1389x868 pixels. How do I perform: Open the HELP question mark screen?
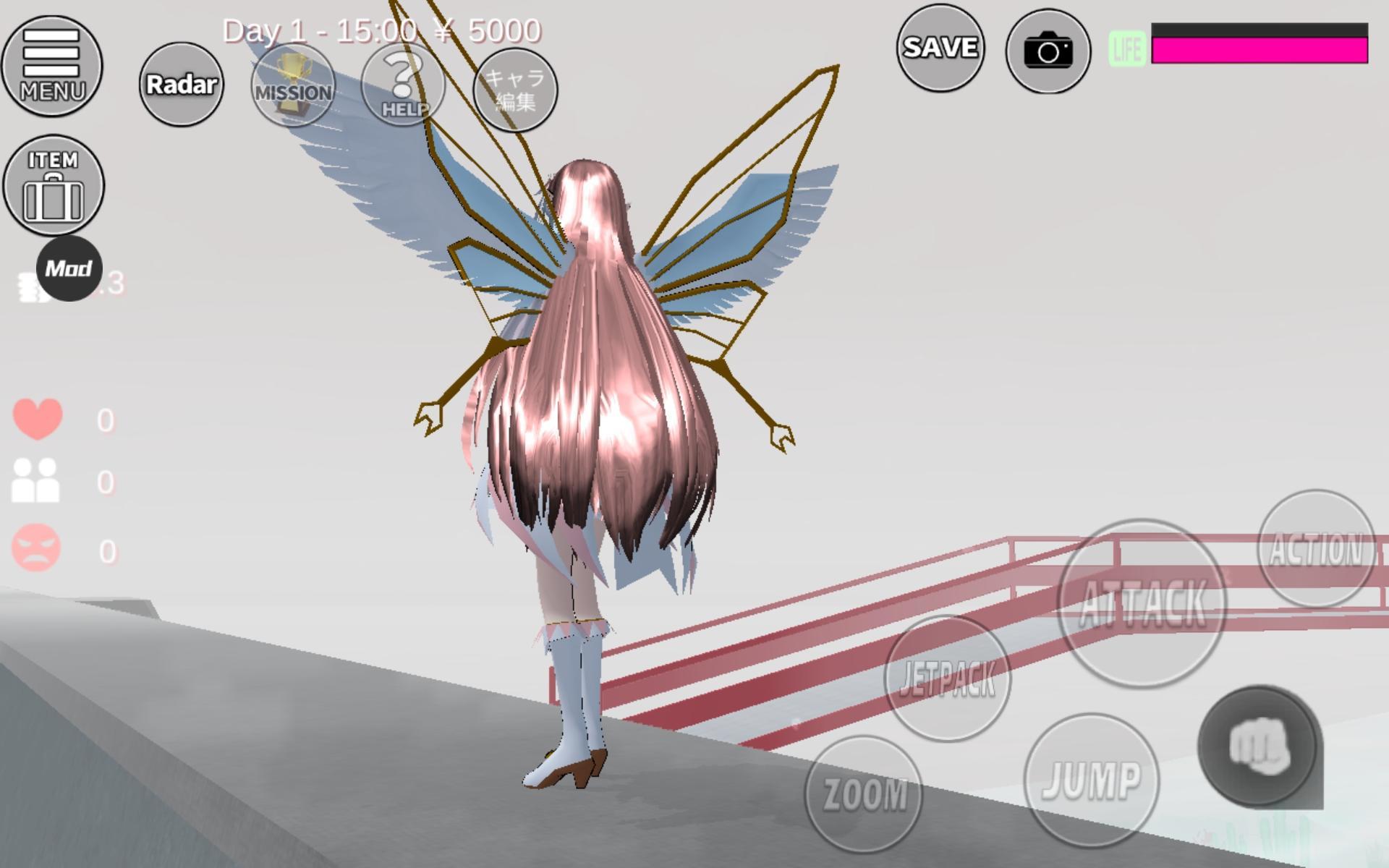coord(402,85)
